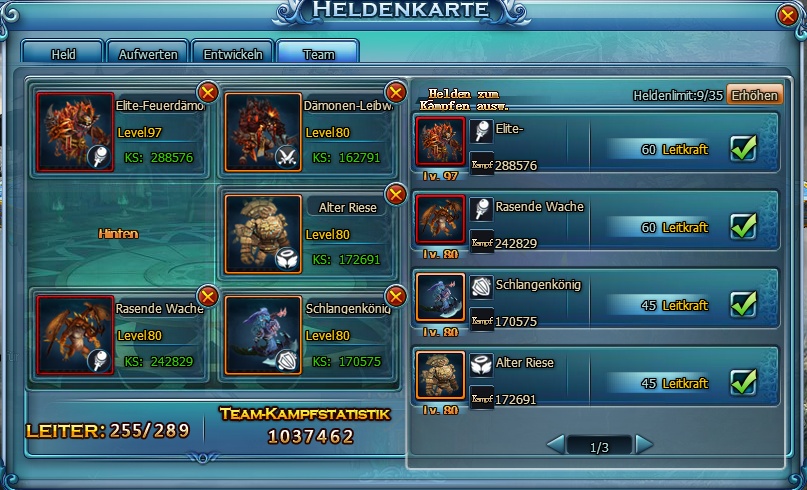
Task: Switch to the Held tab
Action: coord(63,54)
